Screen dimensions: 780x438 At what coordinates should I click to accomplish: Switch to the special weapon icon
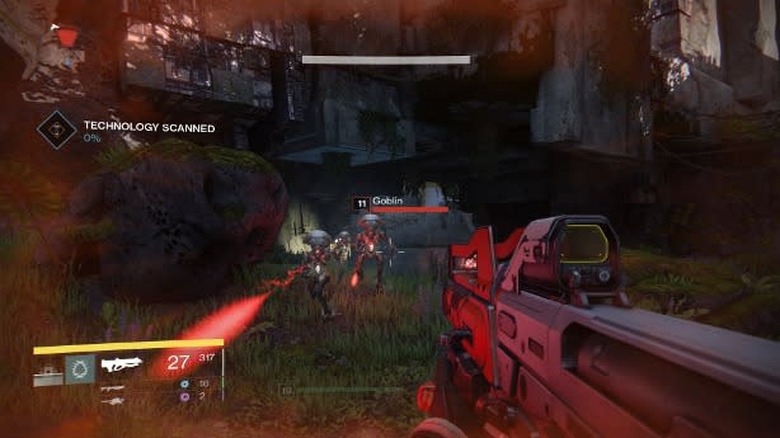click(112, 387)
